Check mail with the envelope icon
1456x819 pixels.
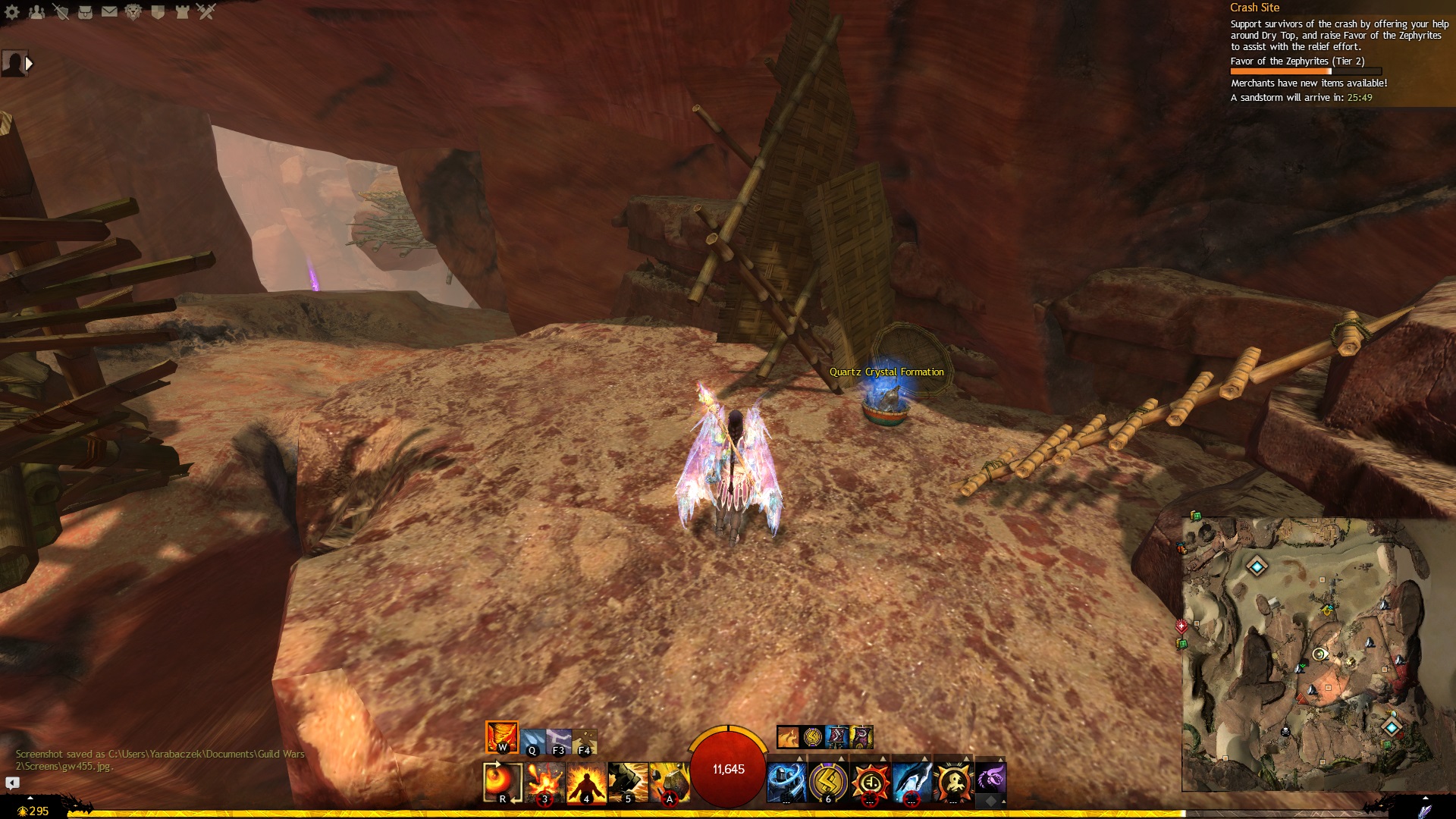pos(109,11)
